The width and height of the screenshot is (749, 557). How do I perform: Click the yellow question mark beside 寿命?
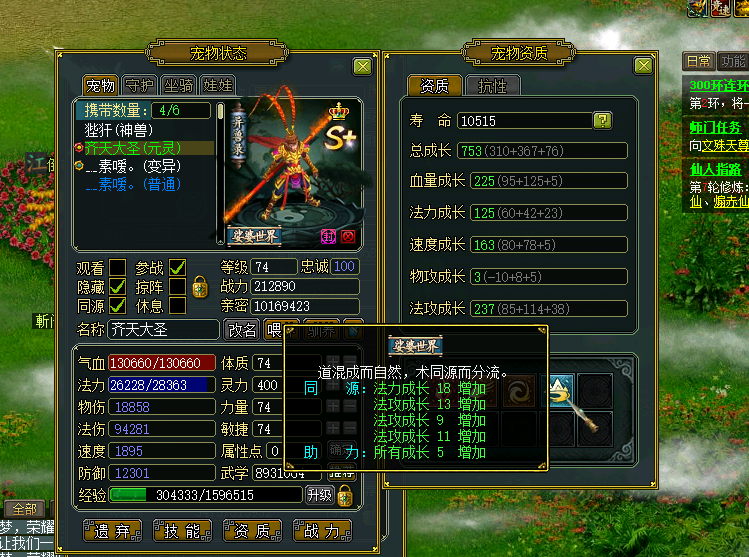[x=602, y=121]
